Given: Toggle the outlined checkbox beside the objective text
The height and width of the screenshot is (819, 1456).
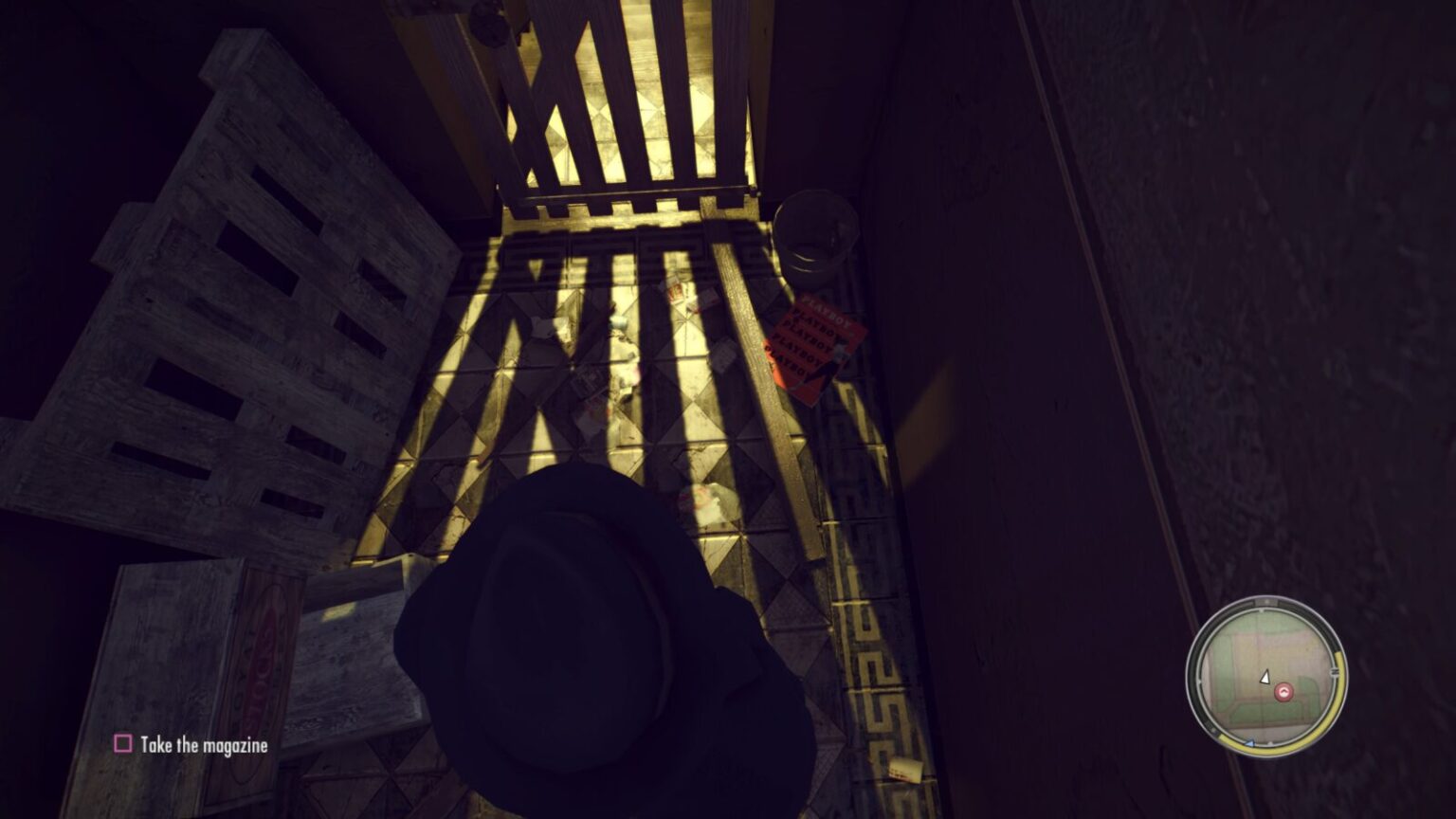Looking at the screenshot, I should pyautogui.click(x=122, y=745).
